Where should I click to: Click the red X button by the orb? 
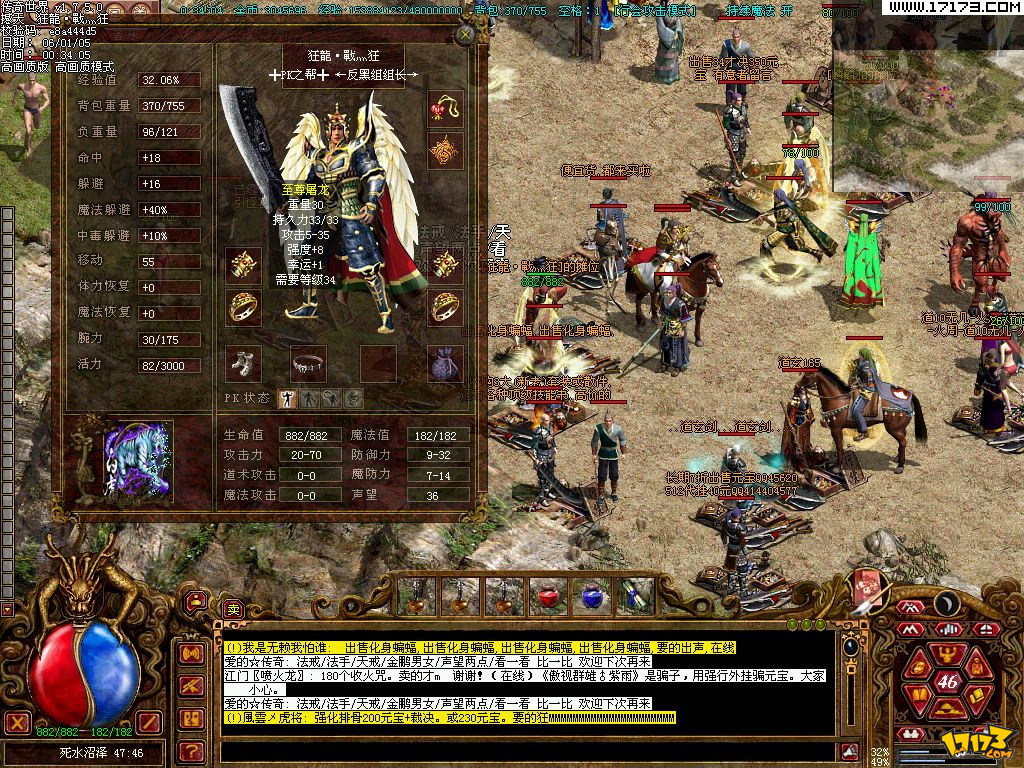tap(17, 722)
